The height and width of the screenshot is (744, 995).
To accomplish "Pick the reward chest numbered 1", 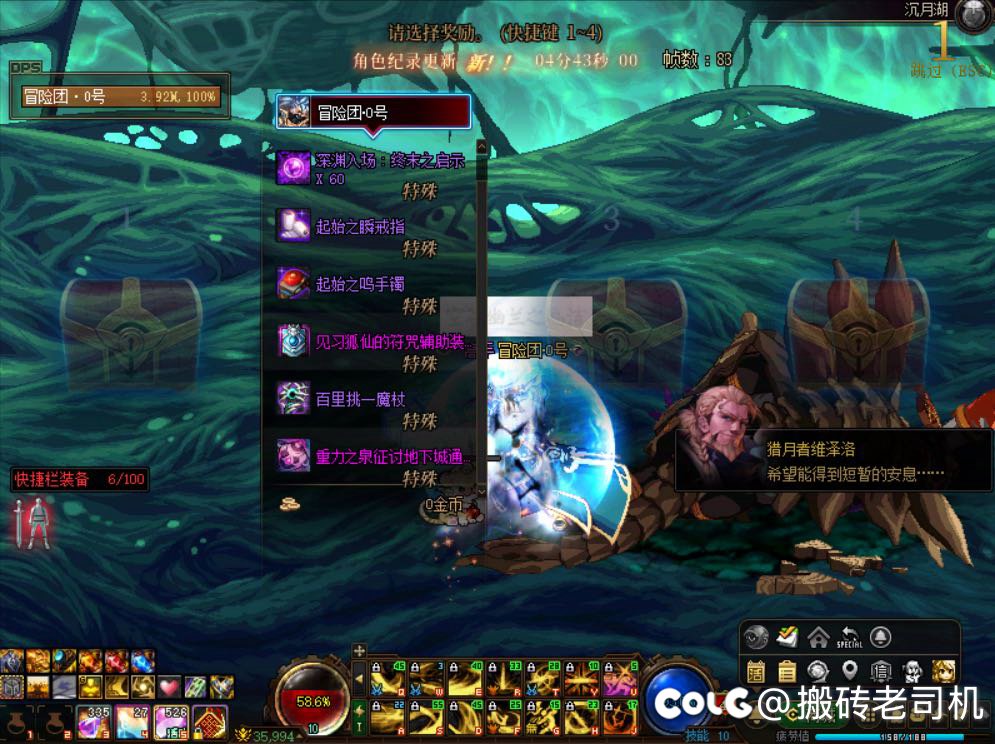I will (128, 325).
